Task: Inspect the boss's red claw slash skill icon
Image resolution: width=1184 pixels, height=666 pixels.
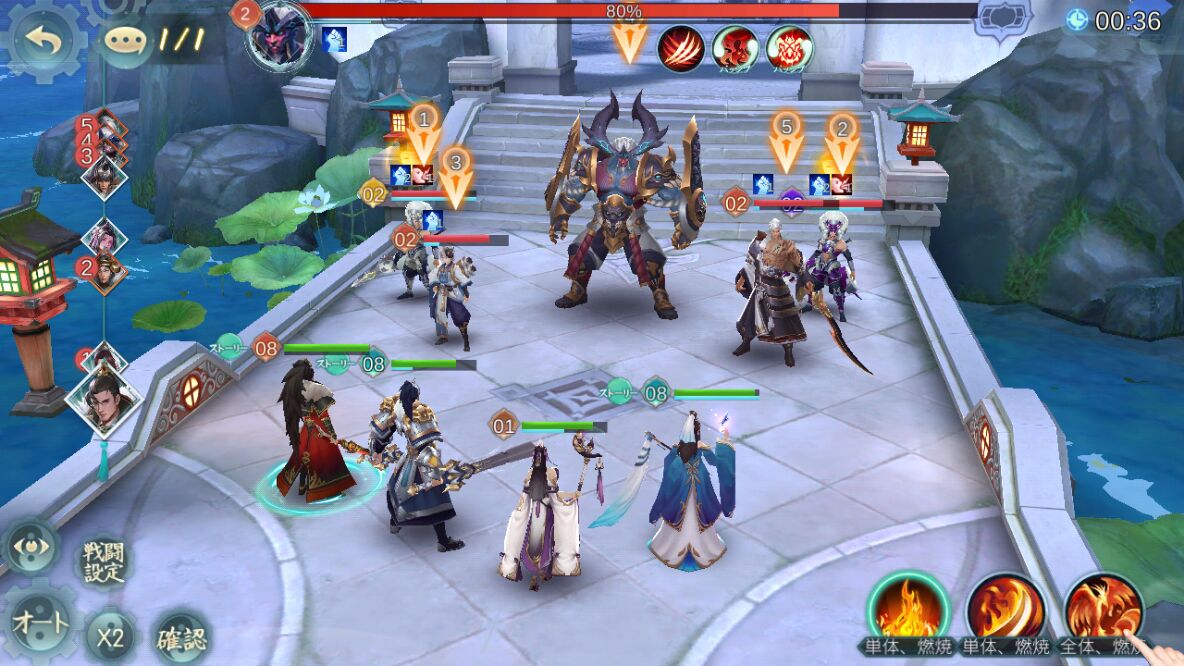Action: tap(681, 47)
